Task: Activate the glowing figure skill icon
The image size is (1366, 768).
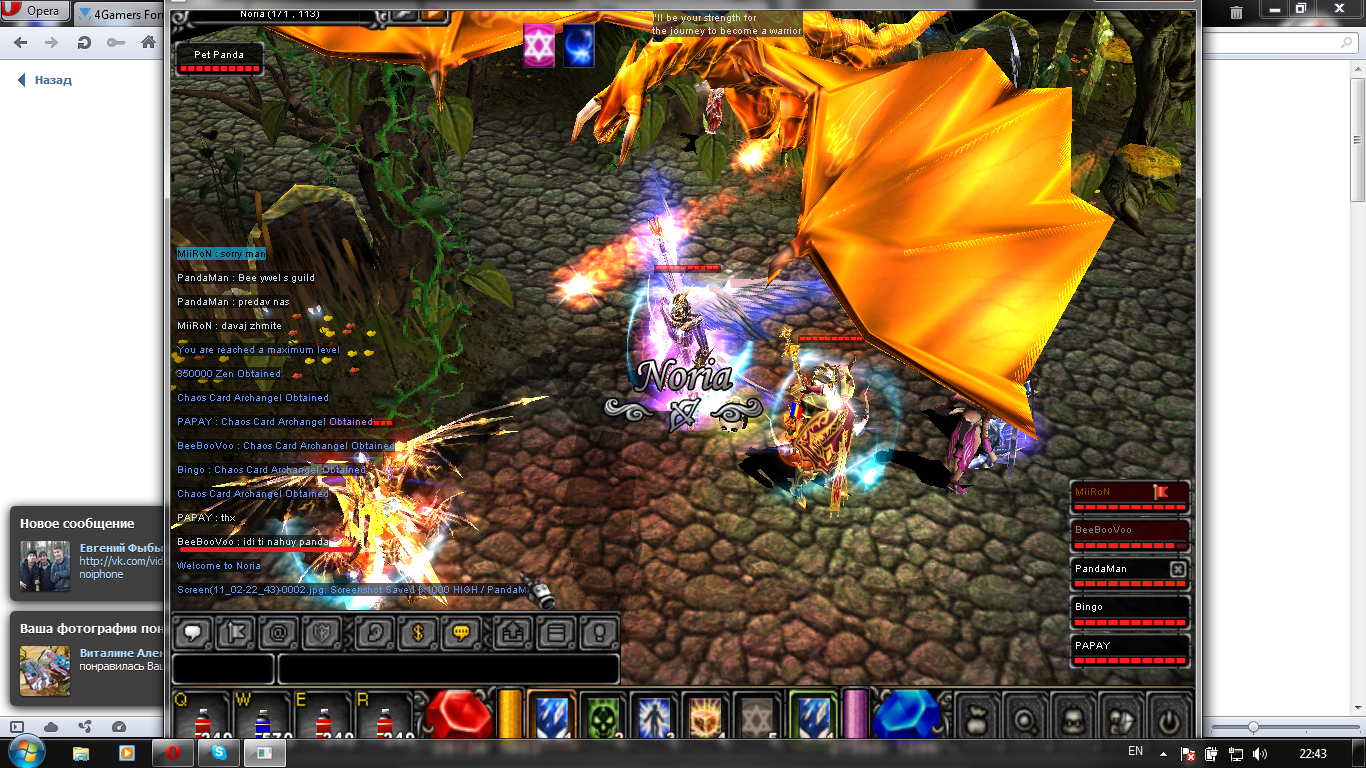Action: click(655, 719)
